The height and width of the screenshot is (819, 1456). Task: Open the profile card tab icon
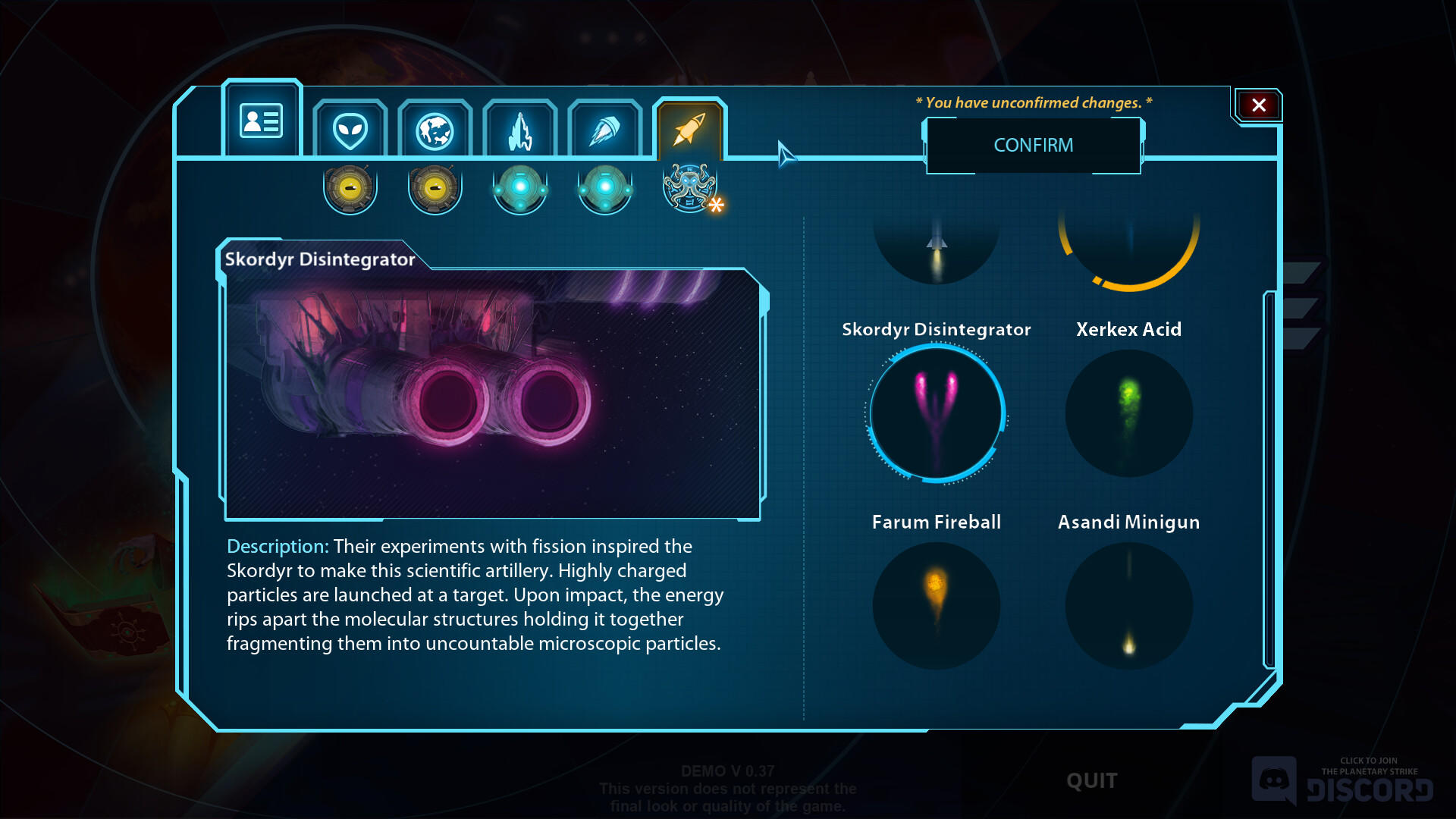point(262,119)
